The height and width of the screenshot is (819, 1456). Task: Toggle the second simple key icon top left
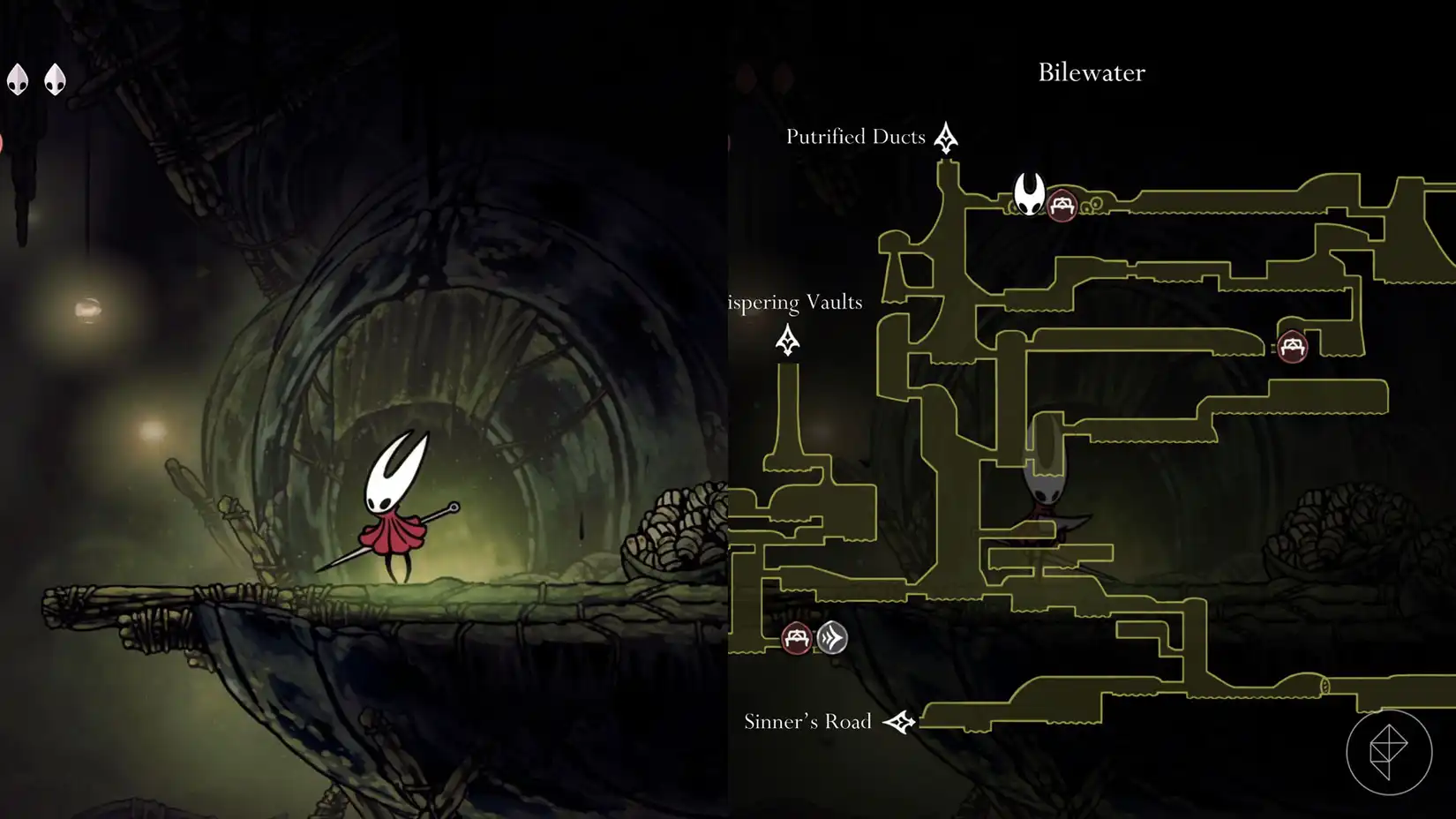pyautogui.click(x=56, y=79)
